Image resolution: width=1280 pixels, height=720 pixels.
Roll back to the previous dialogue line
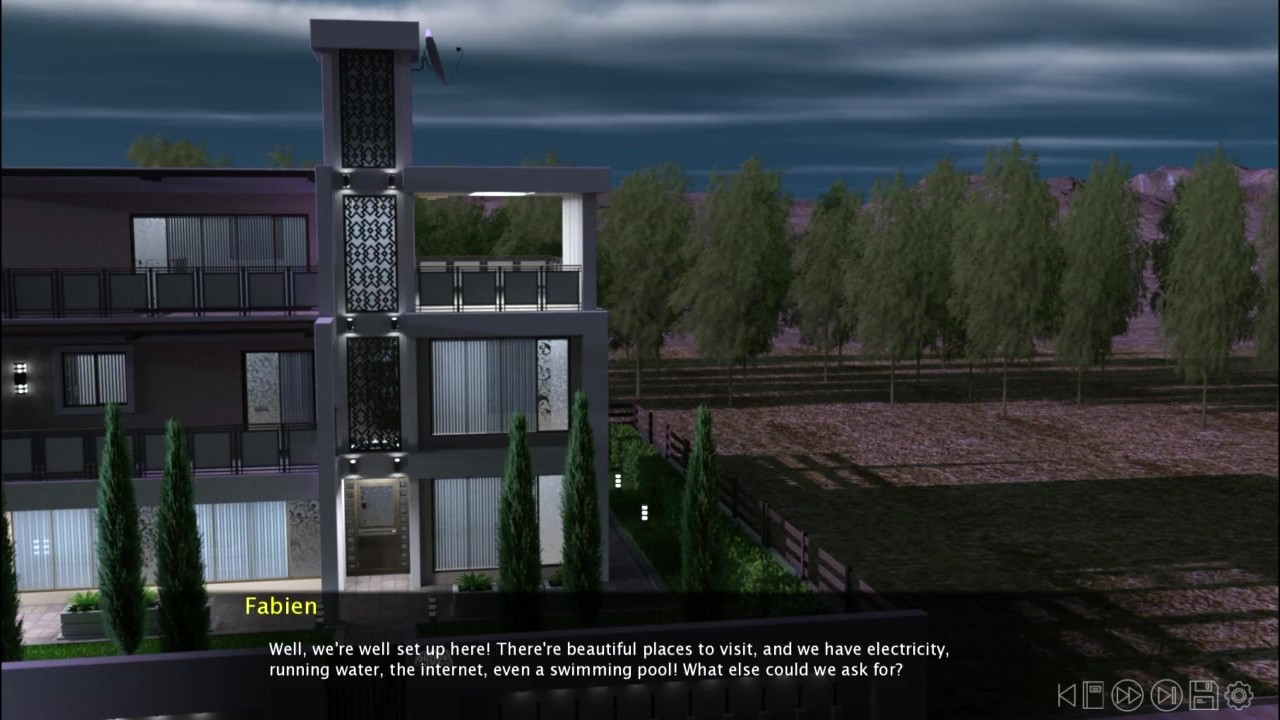click(1067, 695)
